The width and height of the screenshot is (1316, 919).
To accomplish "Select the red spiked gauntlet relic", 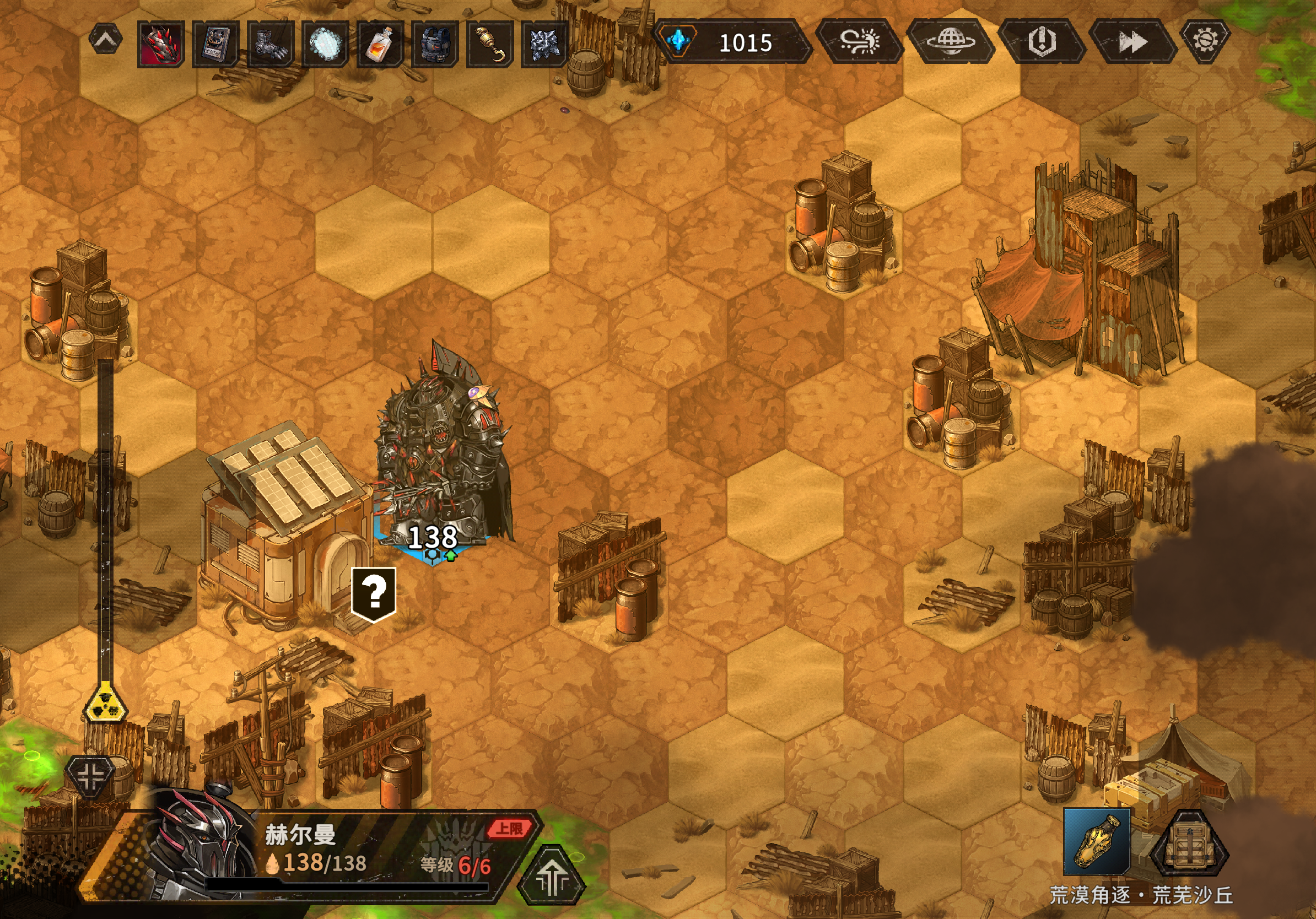I will (x=161, y=44).
